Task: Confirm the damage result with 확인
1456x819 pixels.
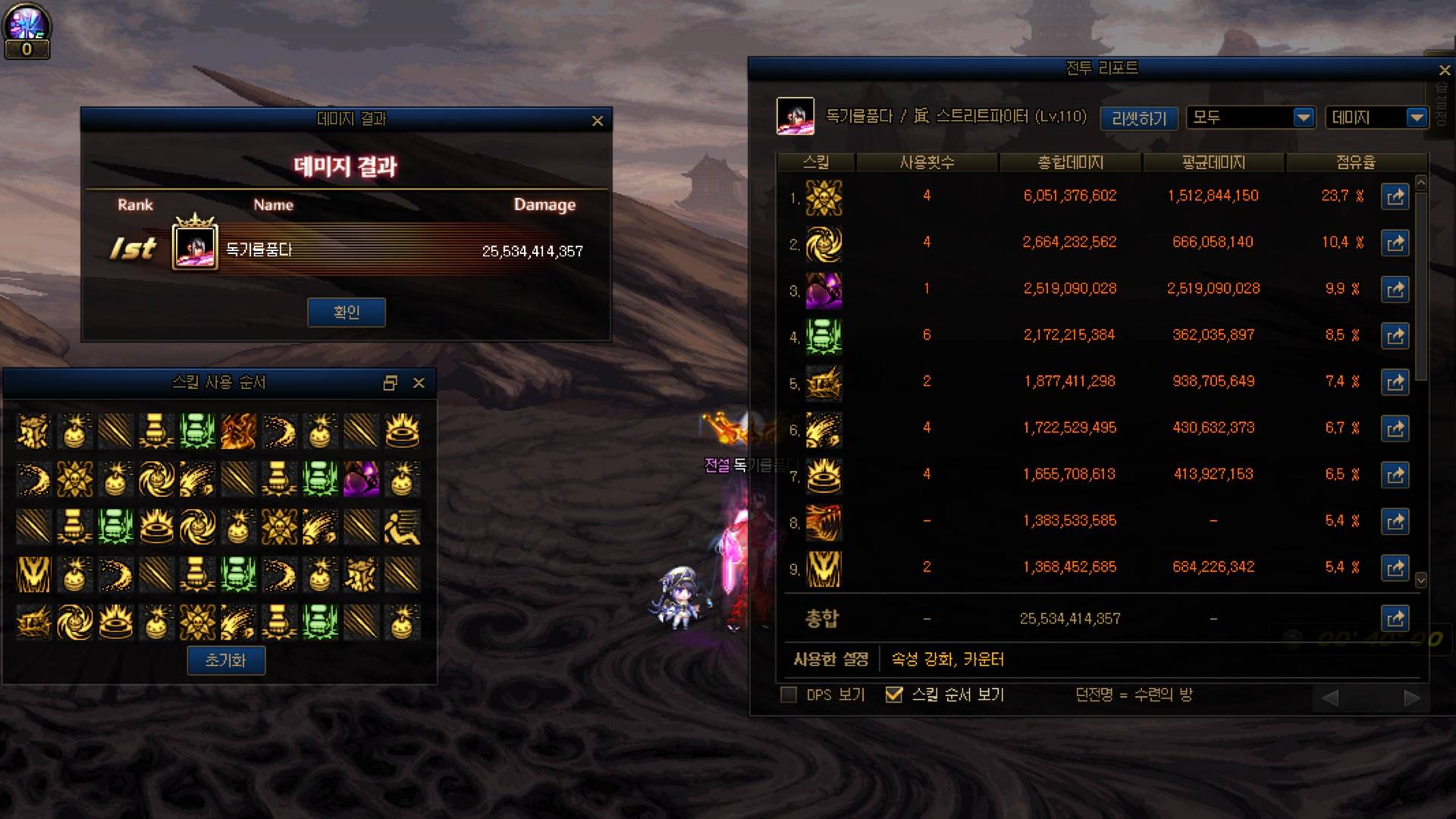Action: pyautogui.click(x=346, y=312)
